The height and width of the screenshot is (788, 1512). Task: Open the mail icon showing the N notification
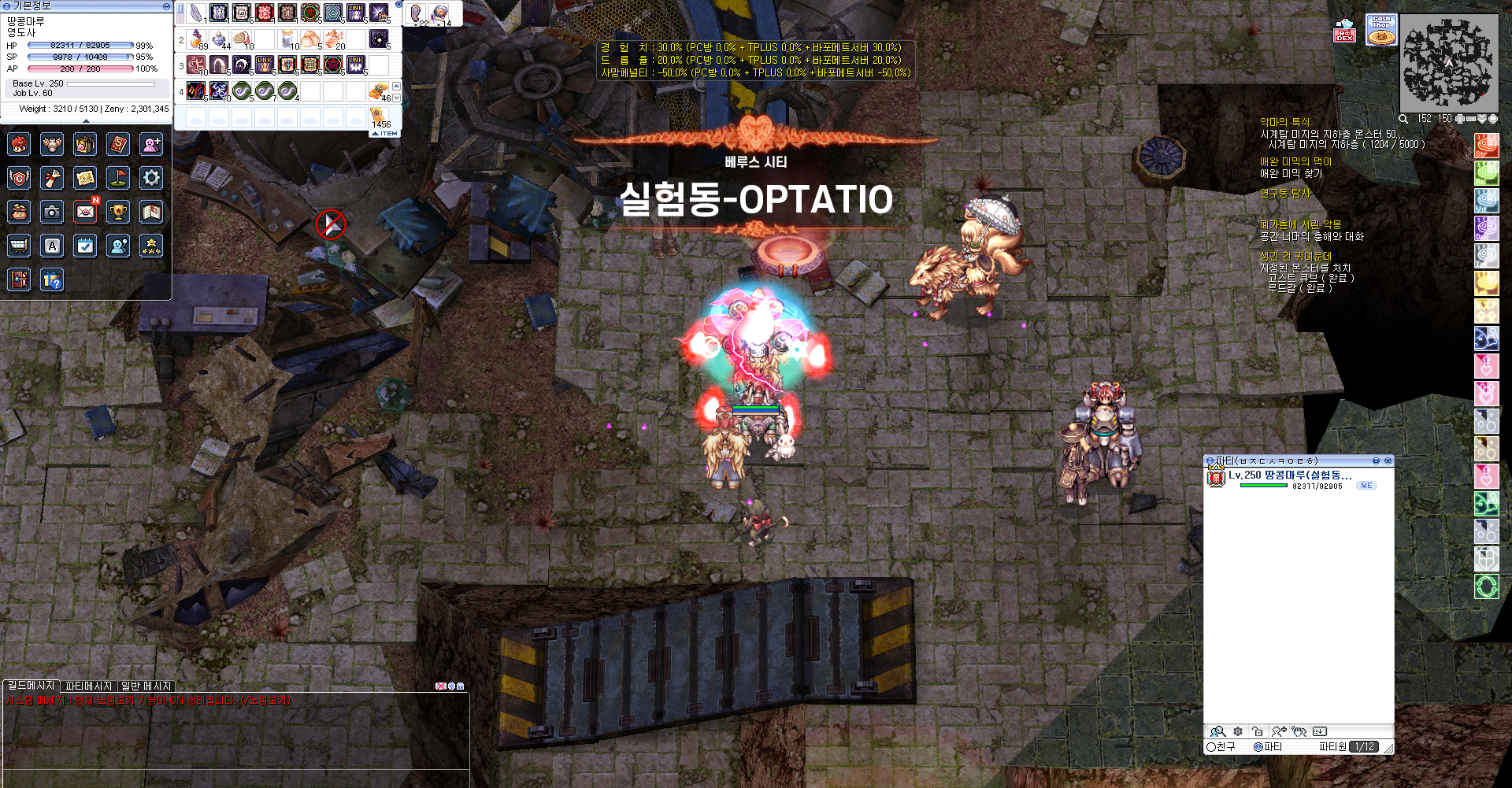[87, 212]
